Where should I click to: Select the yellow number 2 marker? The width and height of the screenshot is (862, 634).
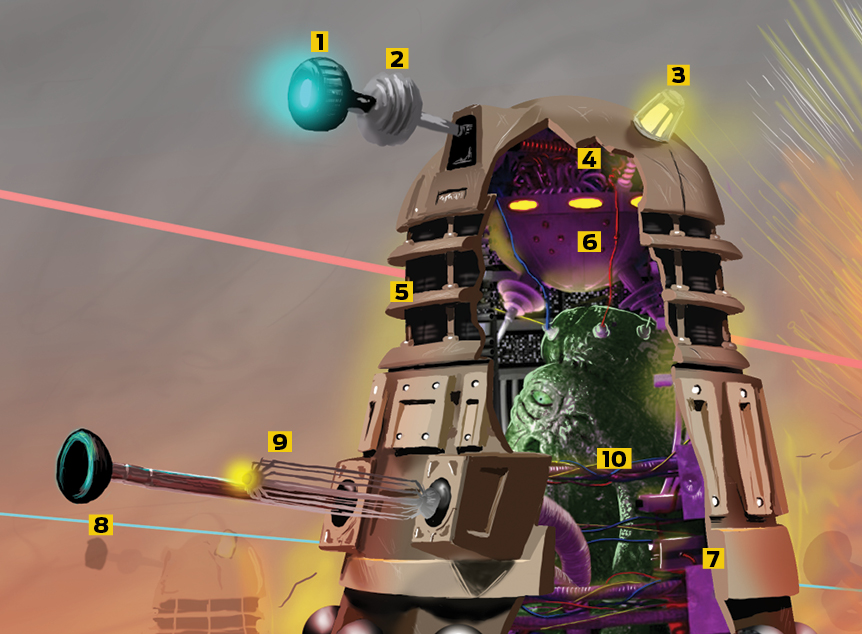[x=397, y=59]
